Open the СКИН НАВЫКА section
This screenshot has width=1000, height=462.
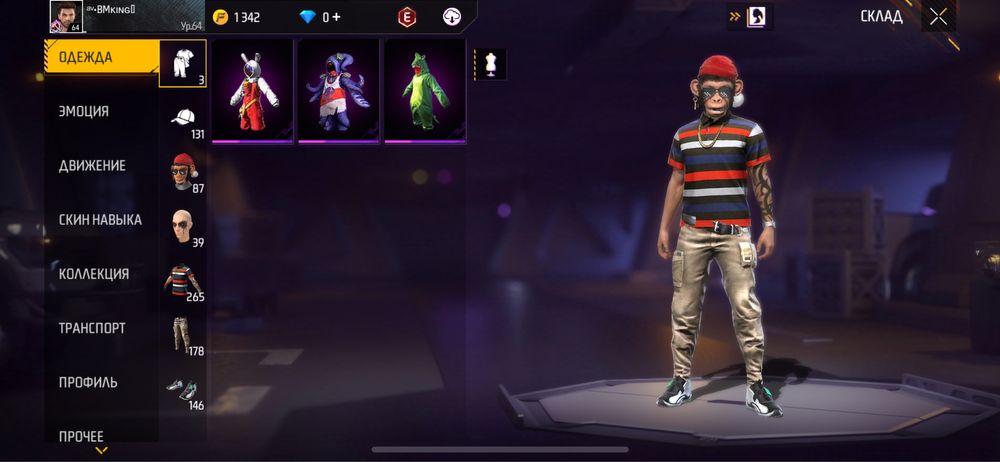tap(100, 219)
